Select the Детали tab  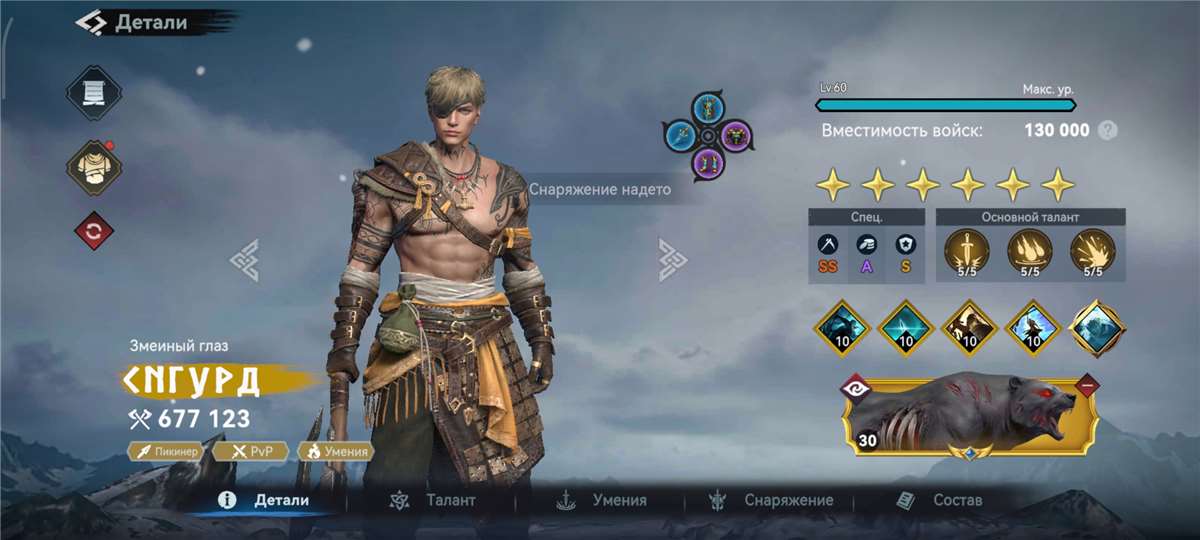click(x=265, y=500)
